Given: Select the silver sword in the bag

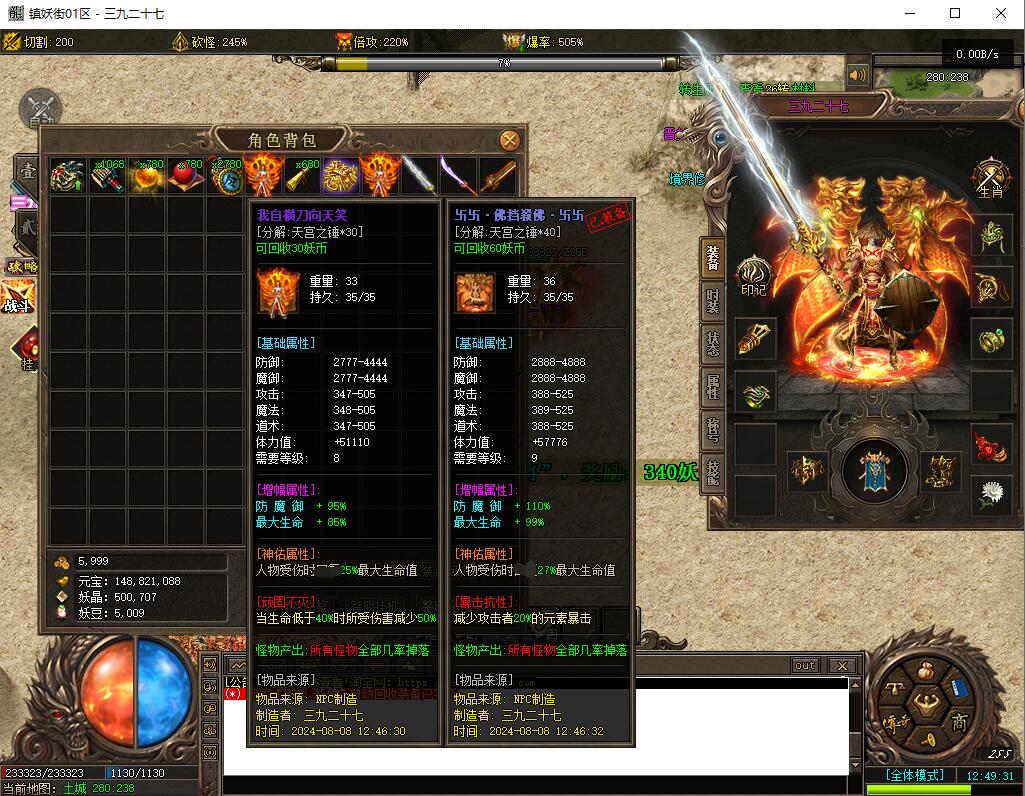Looking at the screenshot, I should click(419, 176).
